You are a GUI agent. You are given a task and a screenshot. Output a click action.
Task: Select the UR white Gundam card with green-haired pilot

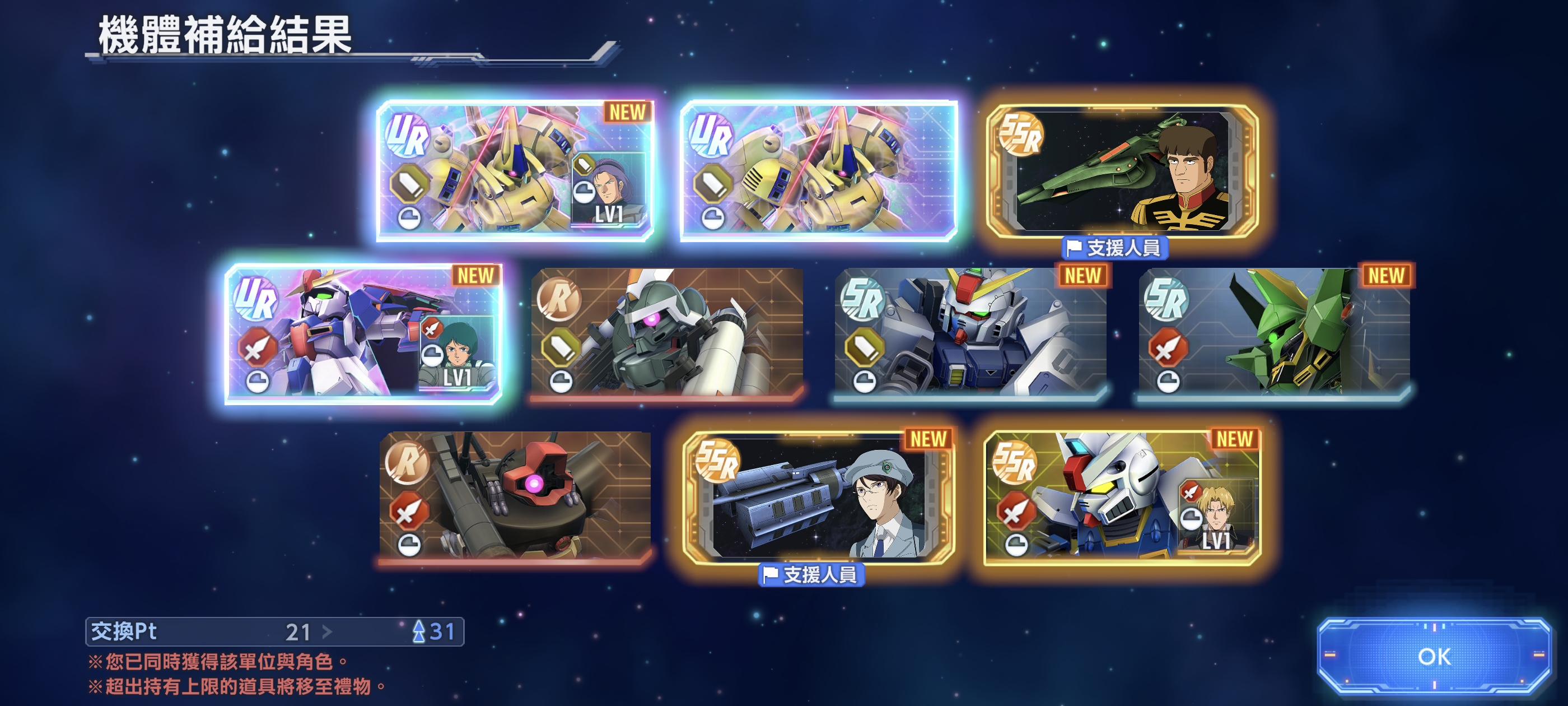[363, 334]
